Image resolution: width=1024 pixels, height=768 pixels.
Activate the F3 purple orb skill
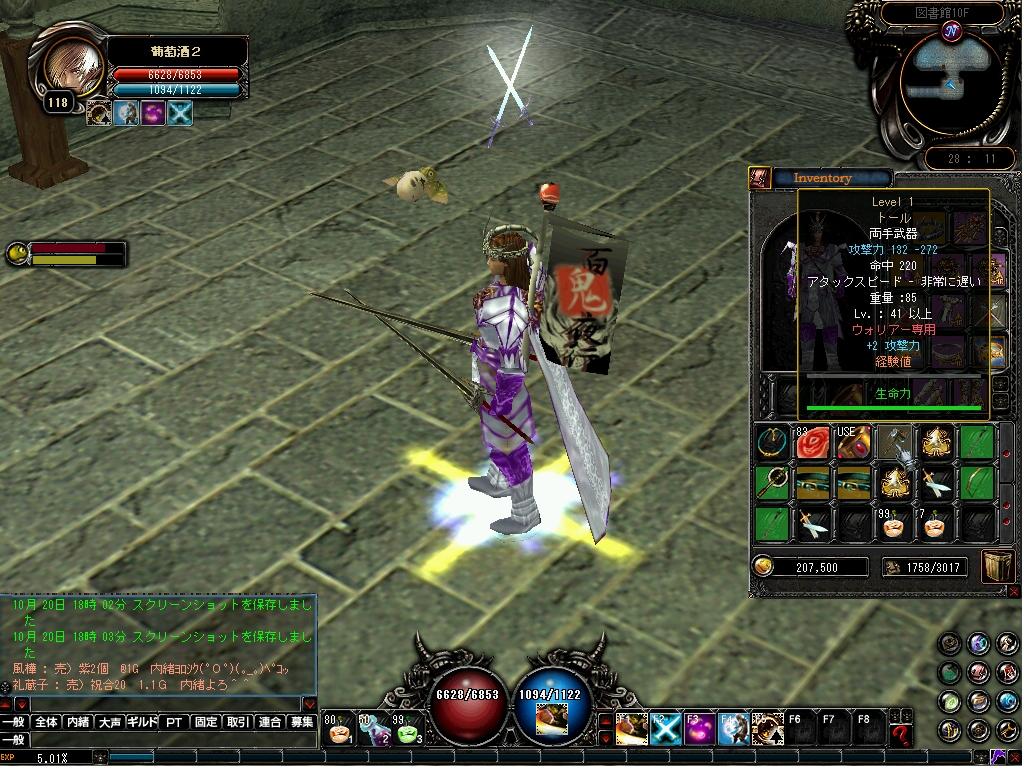[699, 730]
